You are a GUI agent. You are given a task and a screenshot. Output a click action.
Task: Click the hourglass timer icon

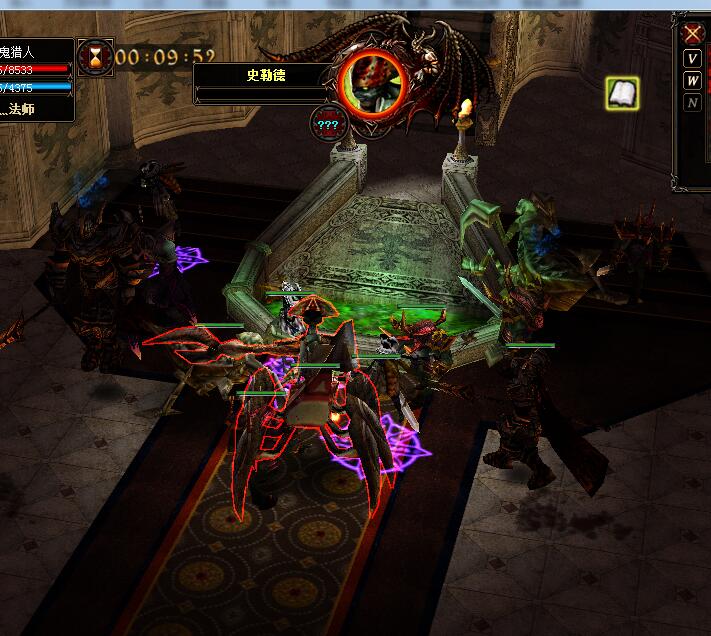pyautogui.click(x=97, y=55)
